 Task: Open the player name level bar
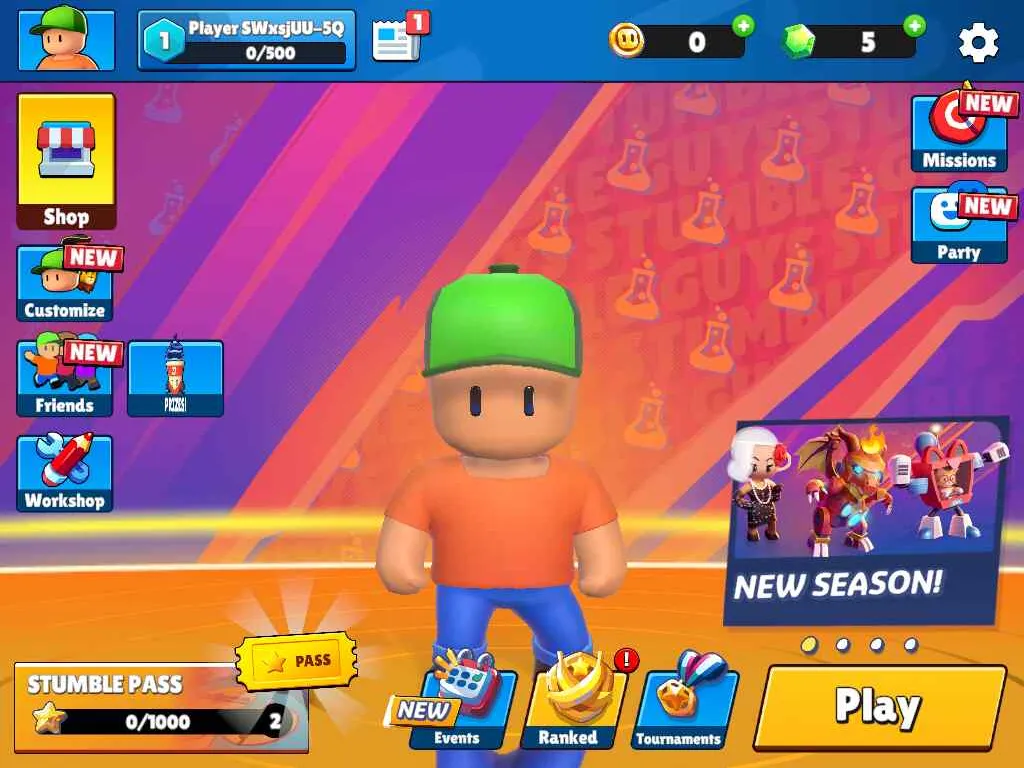[x=247, y=41]
